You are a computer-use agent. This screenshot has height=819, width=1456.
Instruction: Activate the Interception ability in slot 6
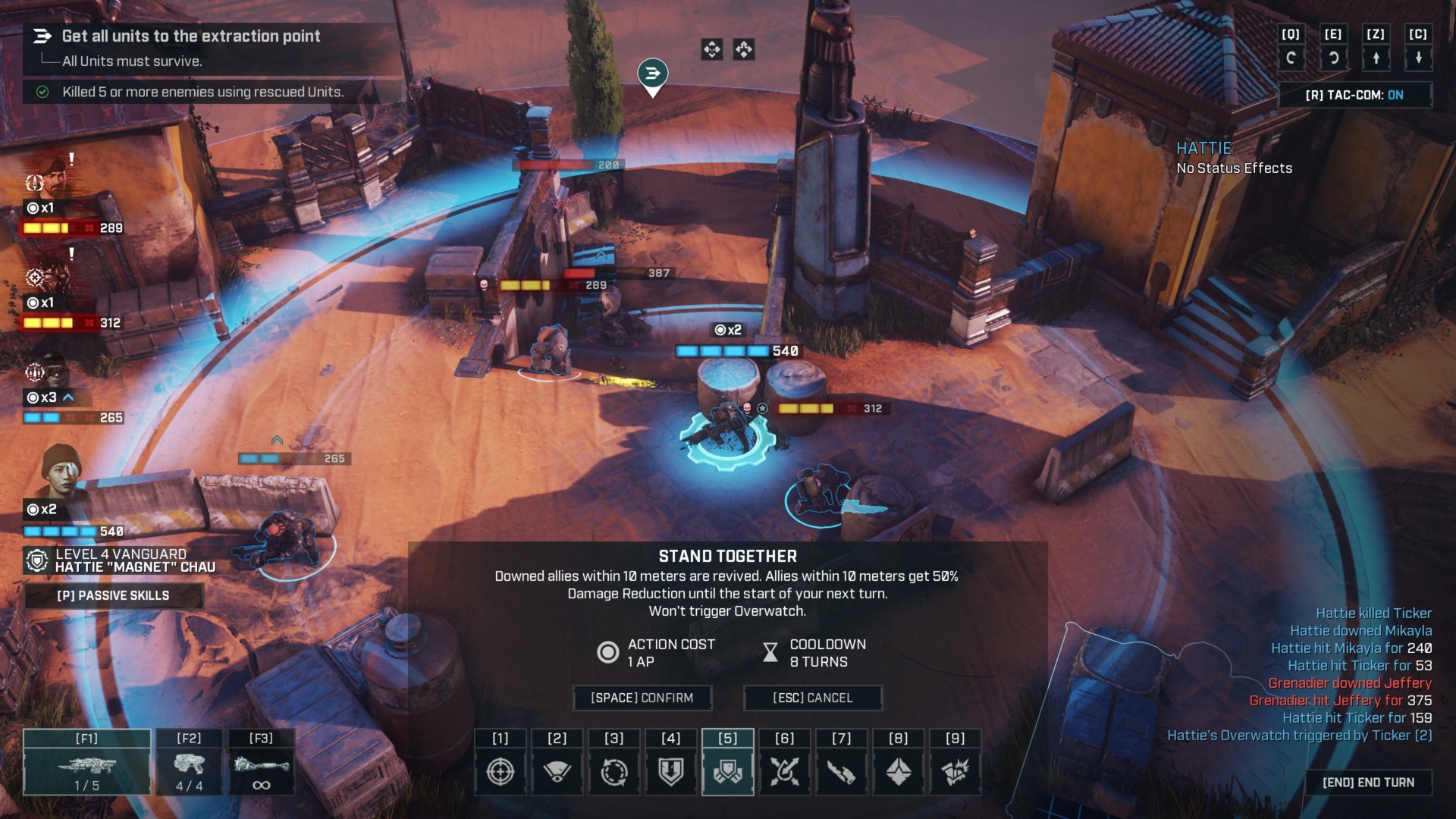tap(784, 770)
